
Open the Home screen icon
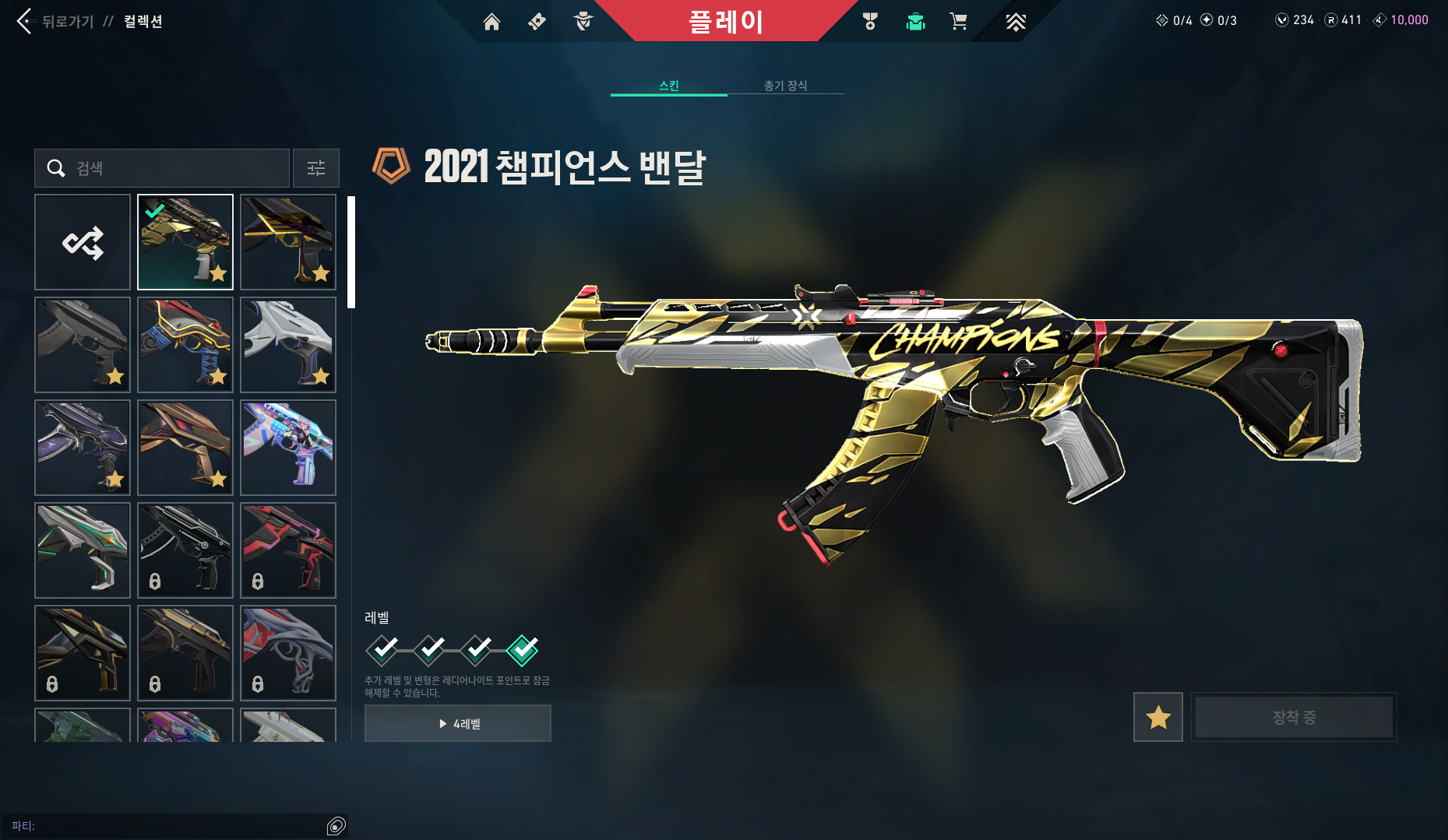pos(492,22)
